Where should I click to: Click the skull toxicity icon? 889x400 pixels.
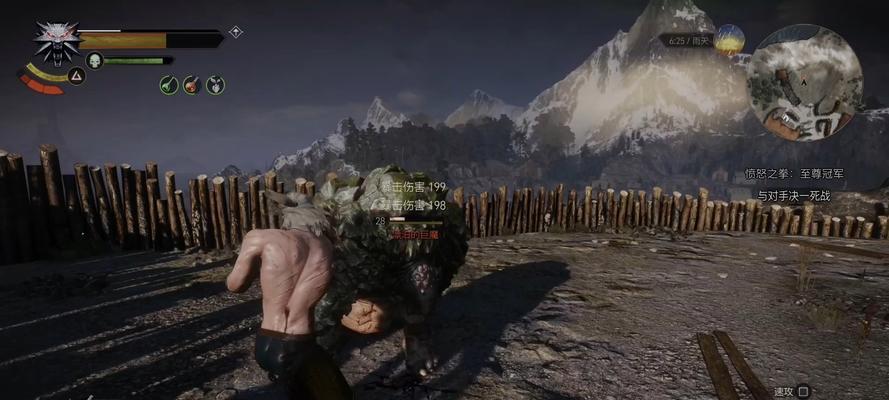tap(95, 60)
